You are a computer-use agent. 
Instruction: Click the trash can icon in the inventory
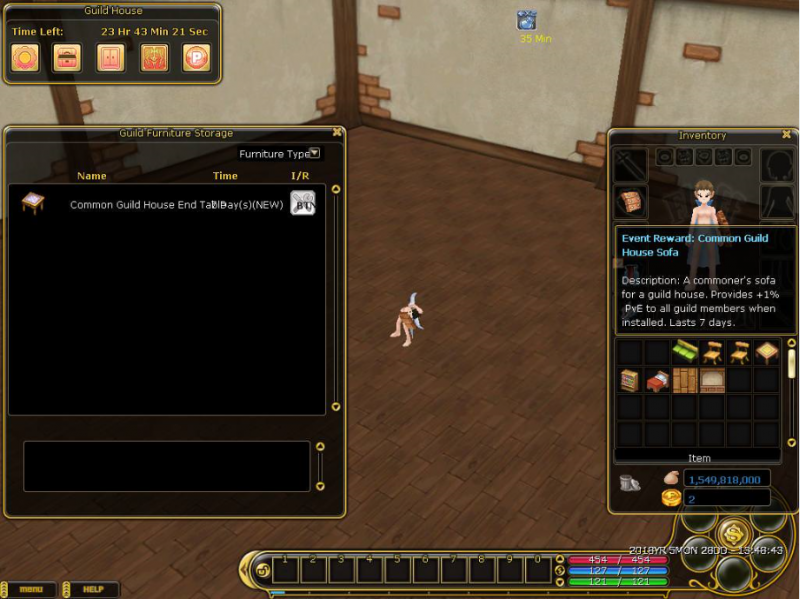coord(630,482)
